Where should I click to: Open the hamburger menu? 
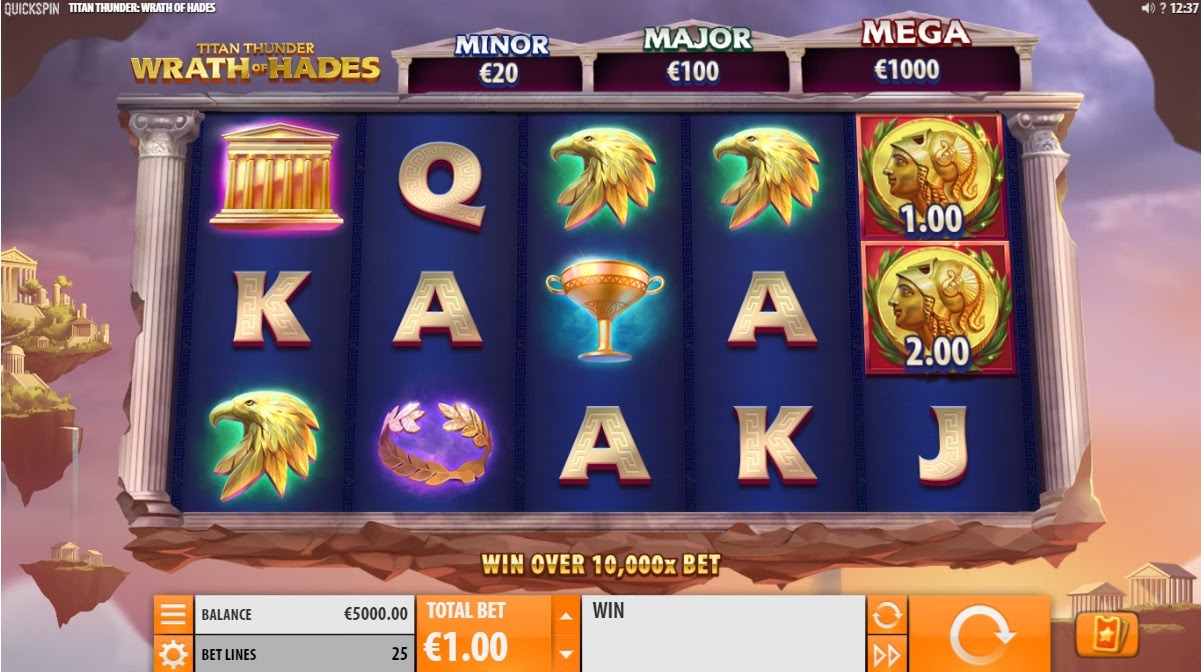point(173,614)
